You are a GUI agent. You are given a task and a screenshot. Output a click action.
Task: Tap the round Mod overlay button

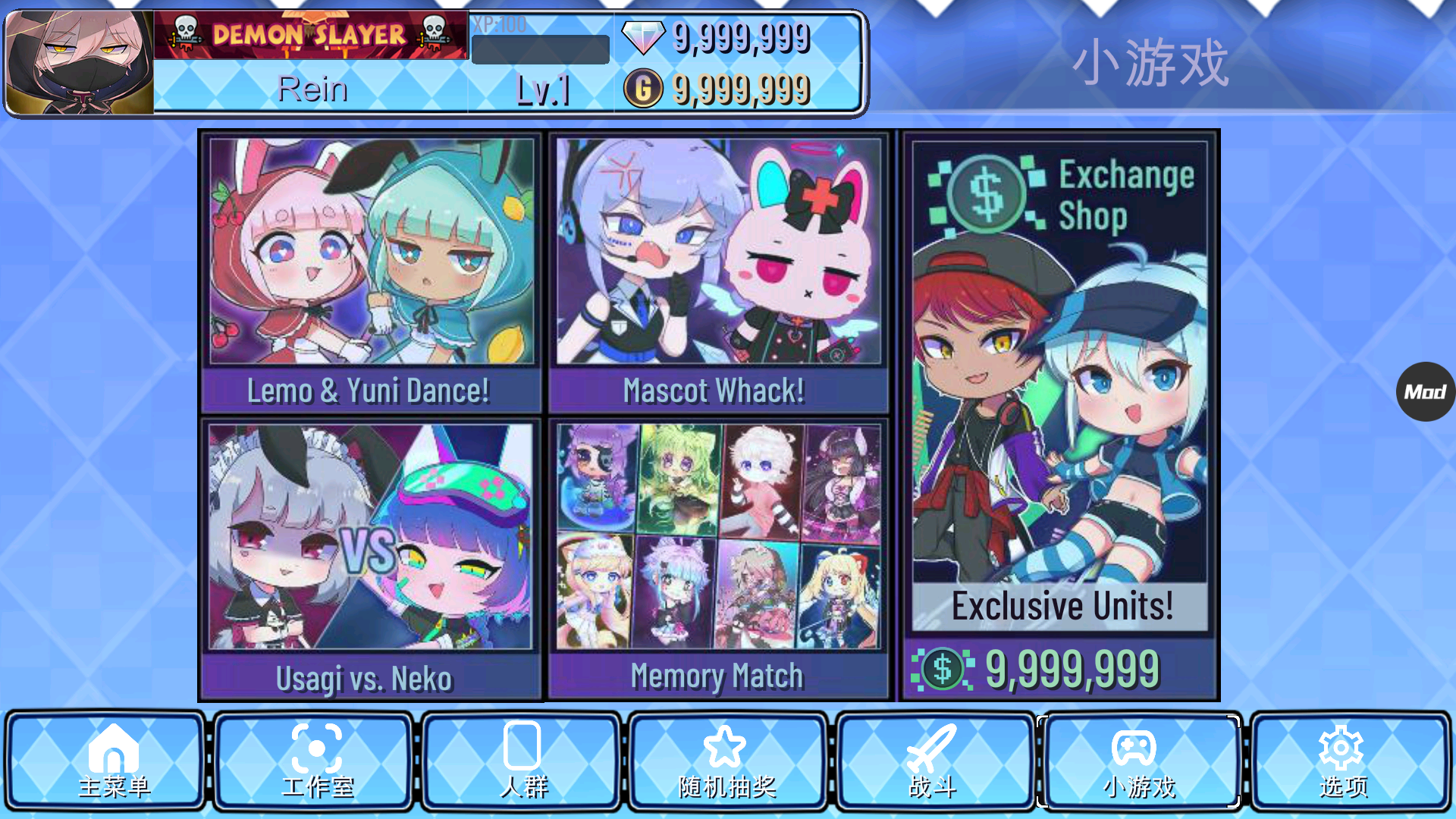pyautogui.click(x=1425, y=391)
